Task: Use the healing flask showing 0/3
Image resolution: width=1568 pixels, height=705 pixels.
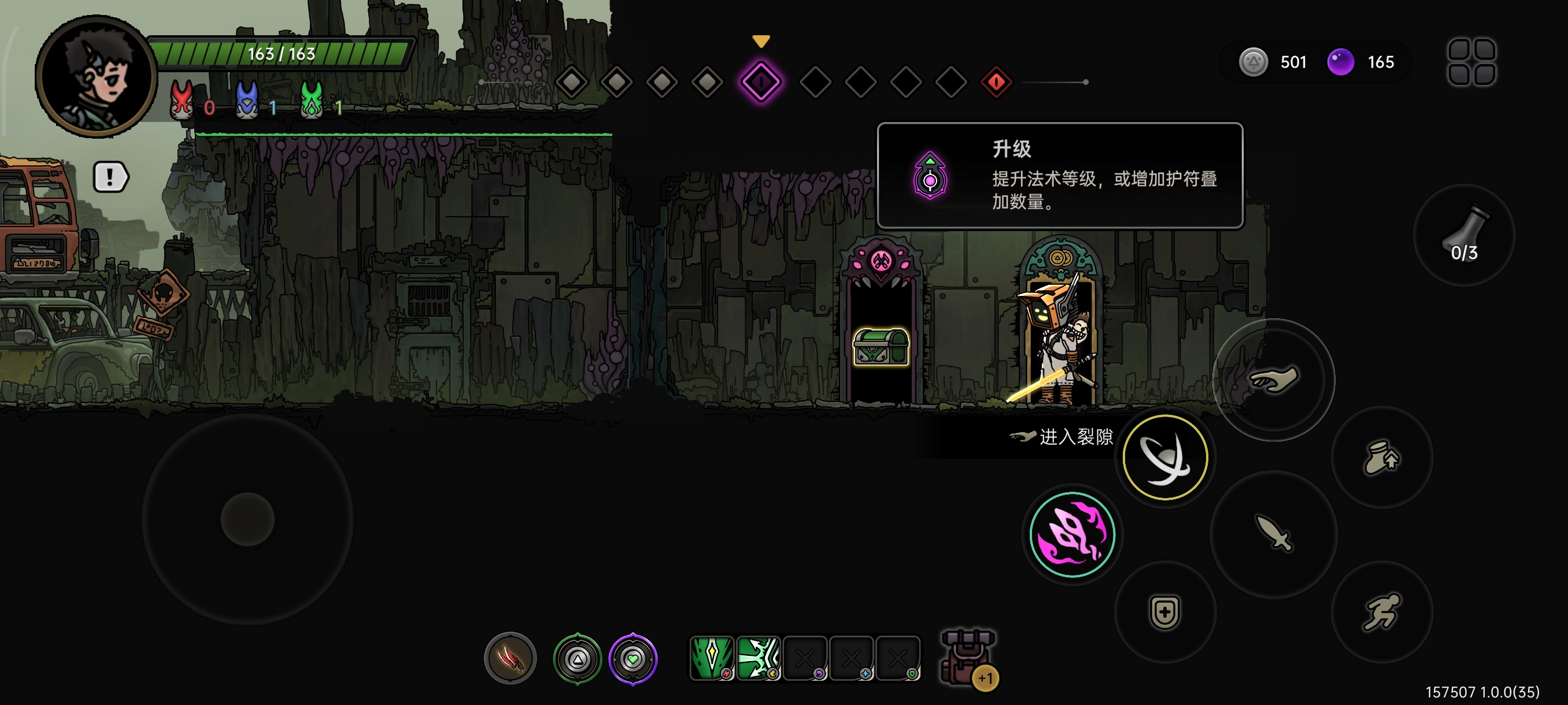Action: (1464, 235)
